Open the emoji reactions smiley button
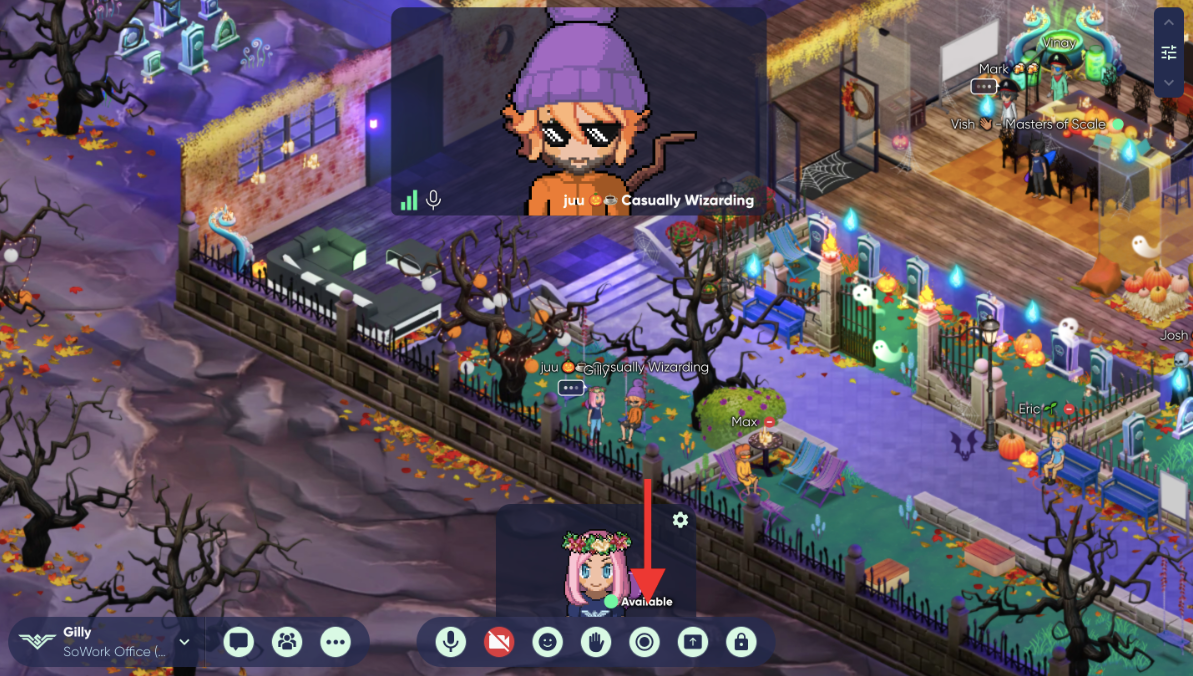 (547, 642)
